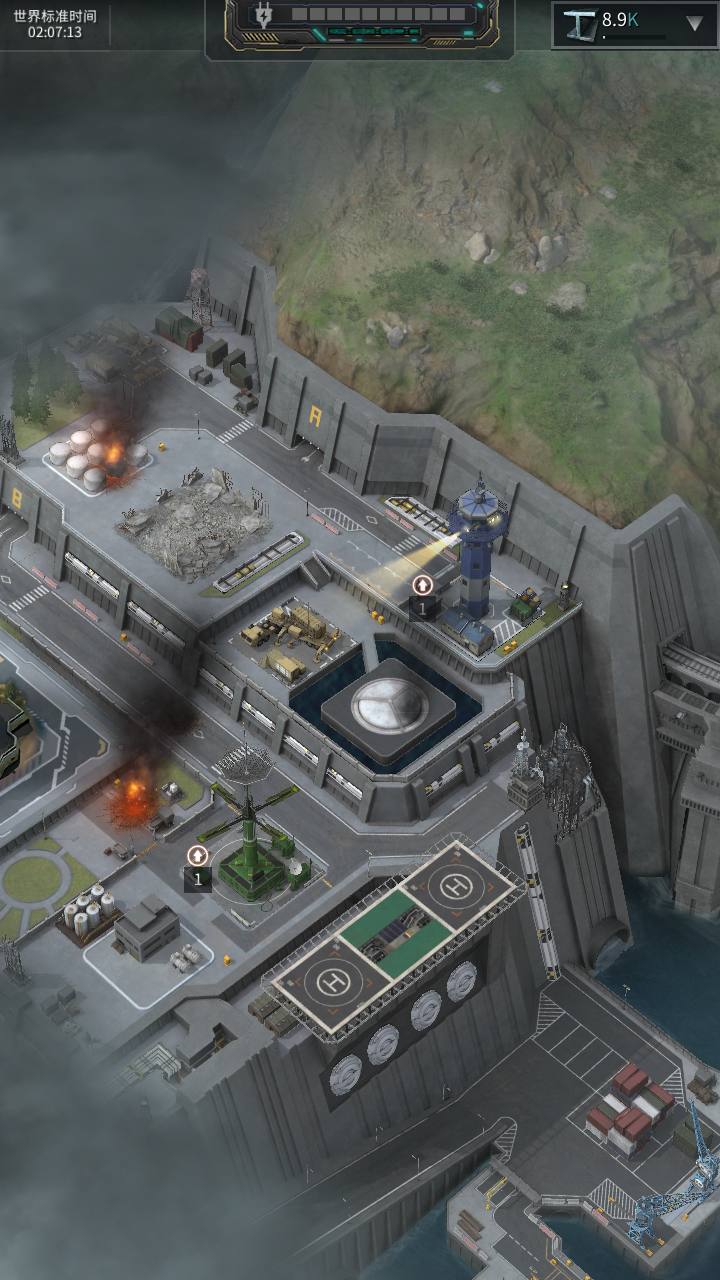Image resolution: width=720 pixels, height=1280 pixels.
Task: Open the power supply bar panel
Action: pos(360,24)
